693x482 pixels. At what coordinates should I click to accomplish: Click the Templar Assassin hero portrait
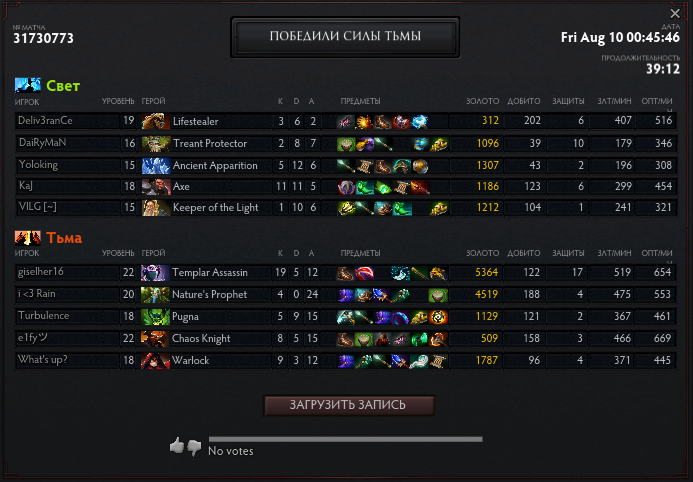click(155, 272)
